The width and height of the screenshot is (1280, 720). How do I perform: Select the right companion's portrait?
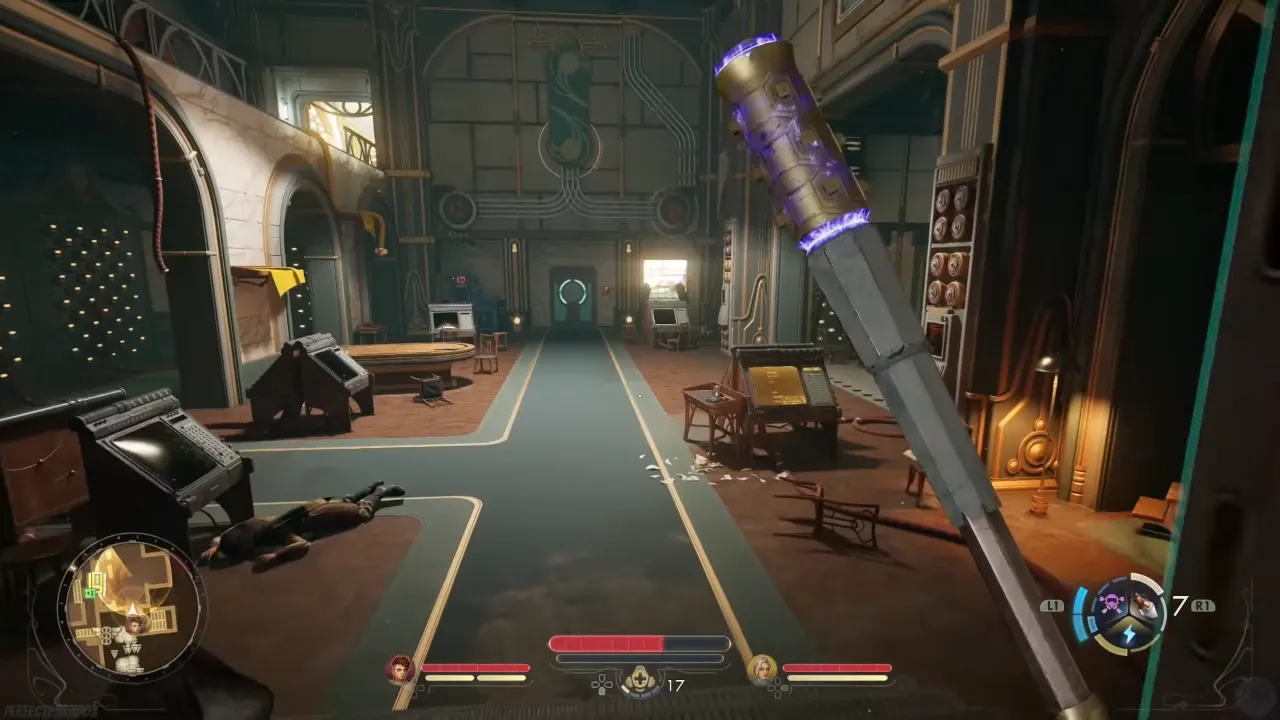(x=760, y=668)
